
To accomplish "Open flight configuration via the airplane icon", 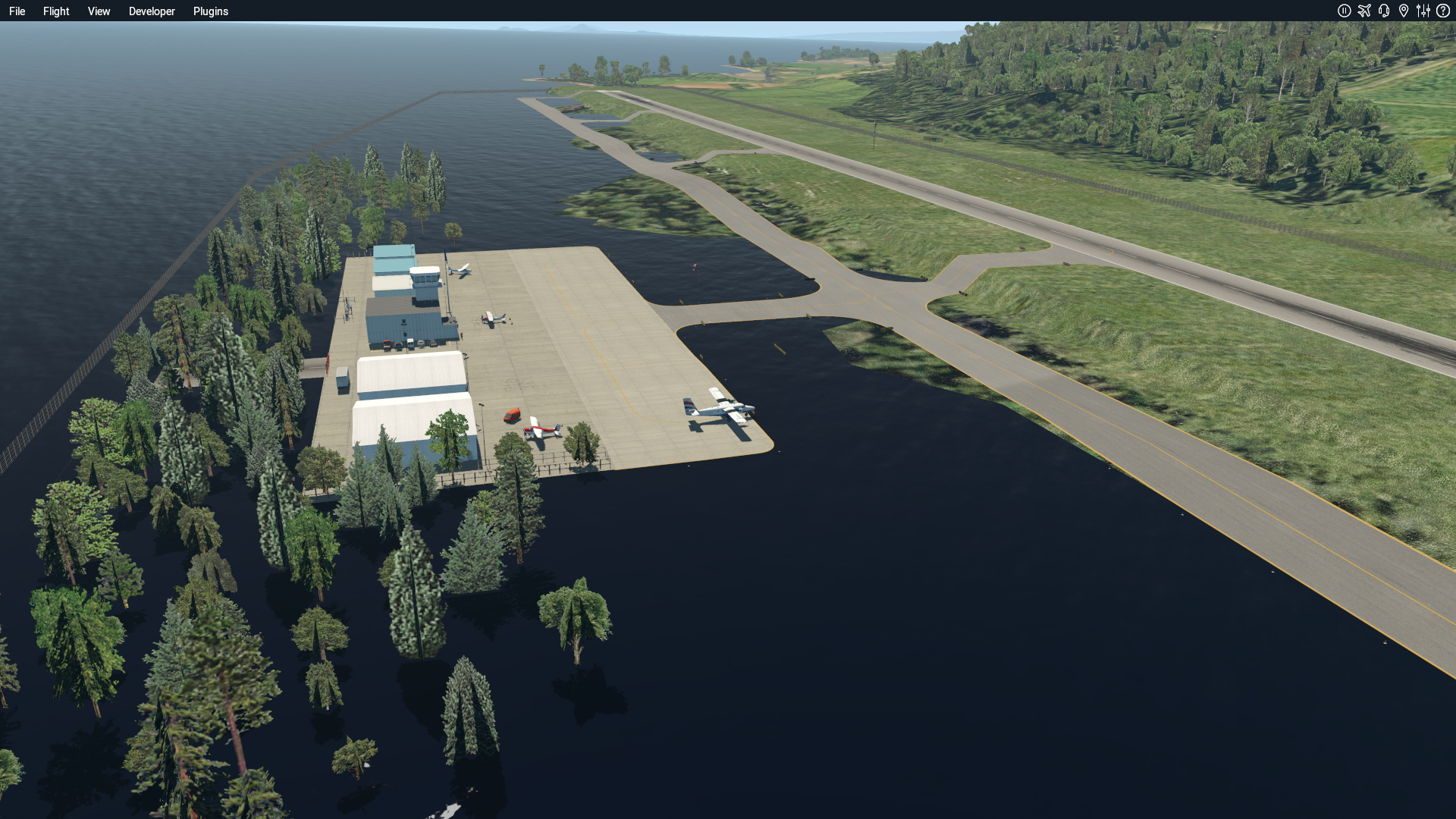I will coord(1364,11).
